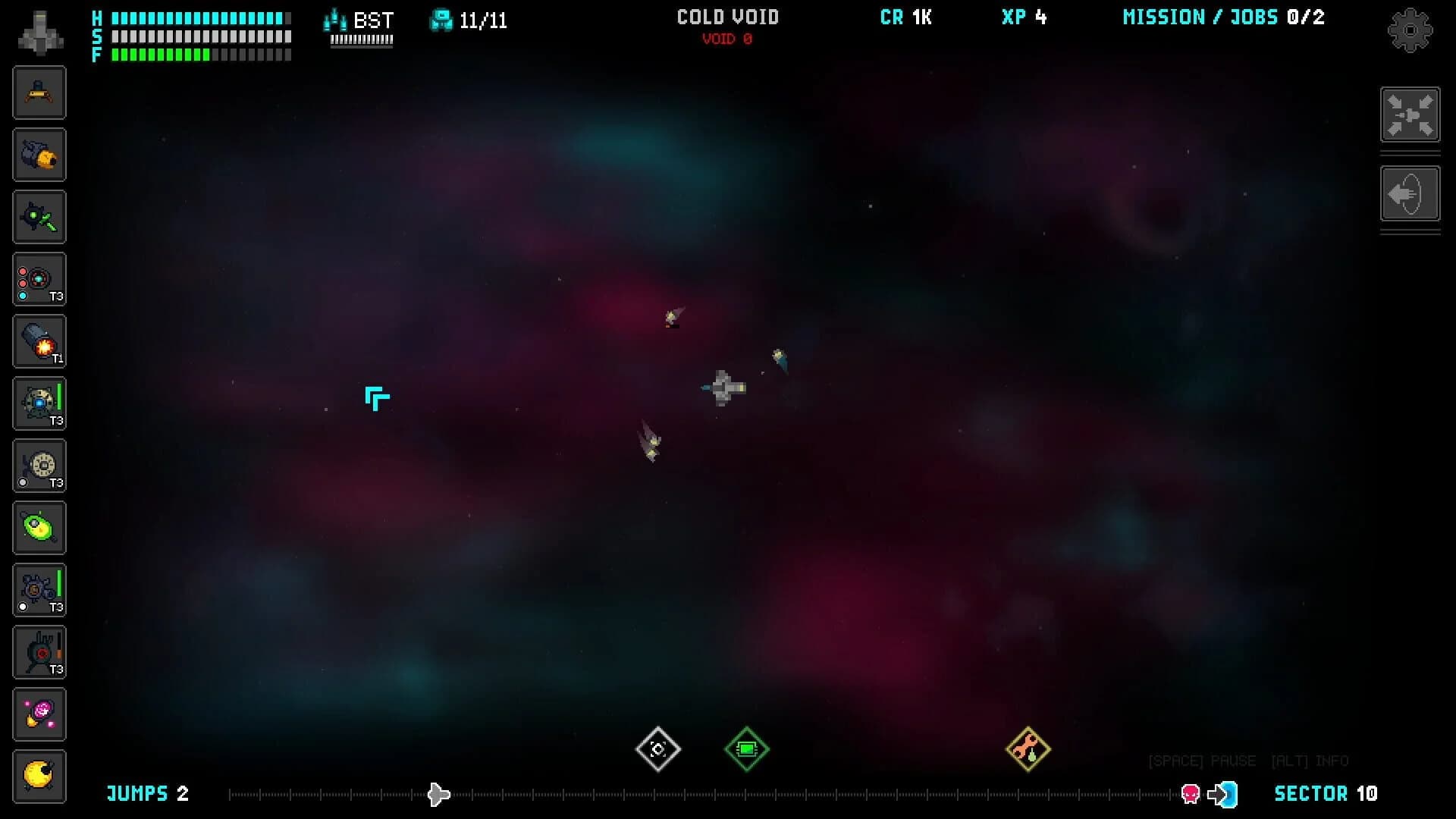Image resolution: width=1456 pixels, height=819 pixels.
Task: Open the T1 blaster cannon weapon
Action: click(x=39, y=340)
